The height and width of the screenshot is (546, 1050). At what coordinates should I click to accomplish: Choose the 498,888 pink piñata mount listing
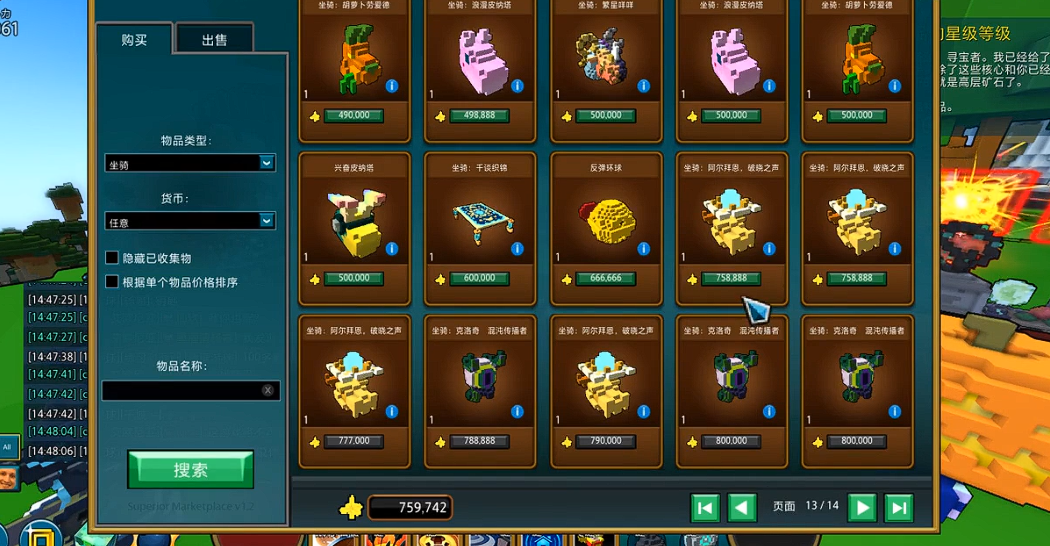click(x=480, y=70)
